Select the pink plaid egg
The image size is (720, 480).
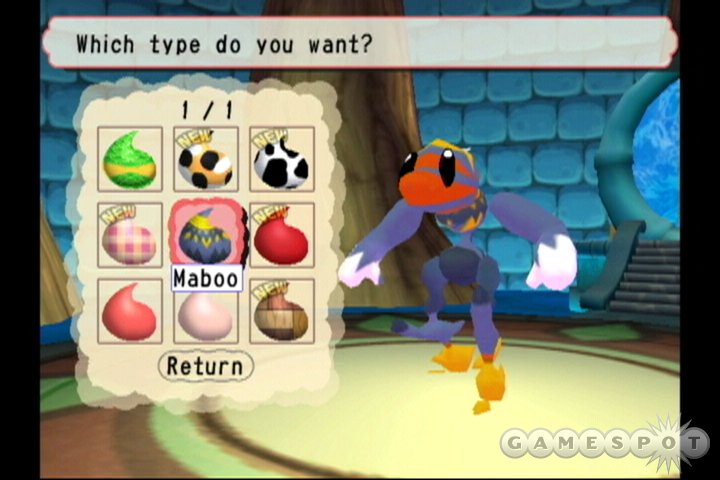coord(130,235)
